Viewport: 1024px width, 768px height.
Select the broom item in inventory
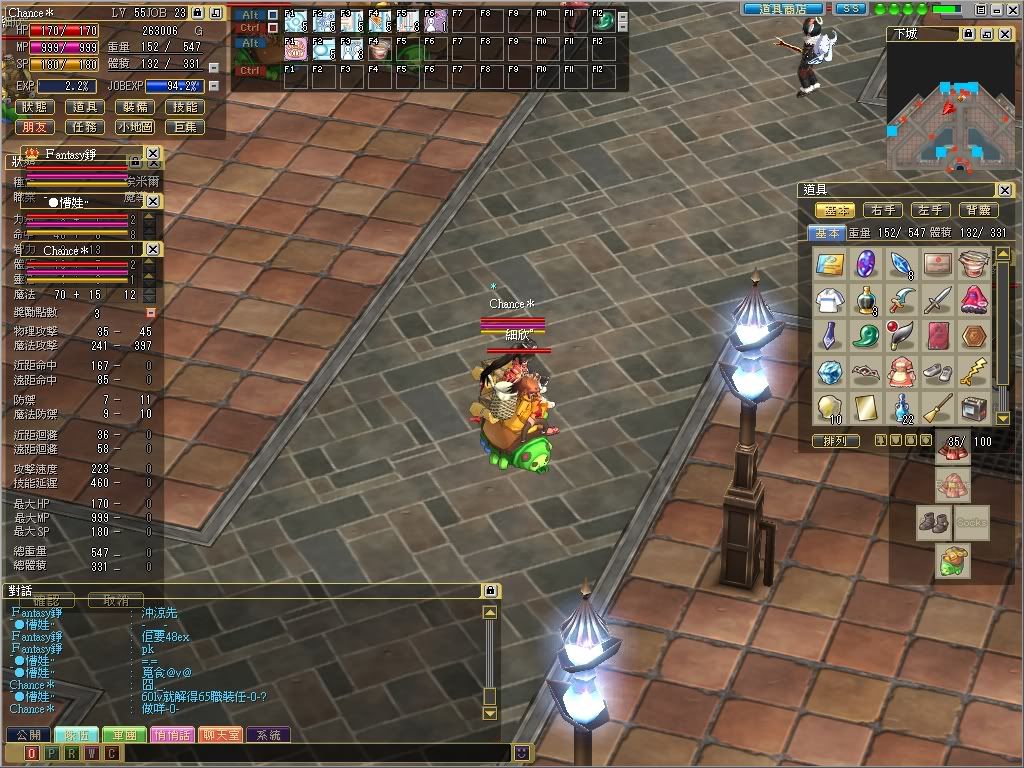coord(936,406)
